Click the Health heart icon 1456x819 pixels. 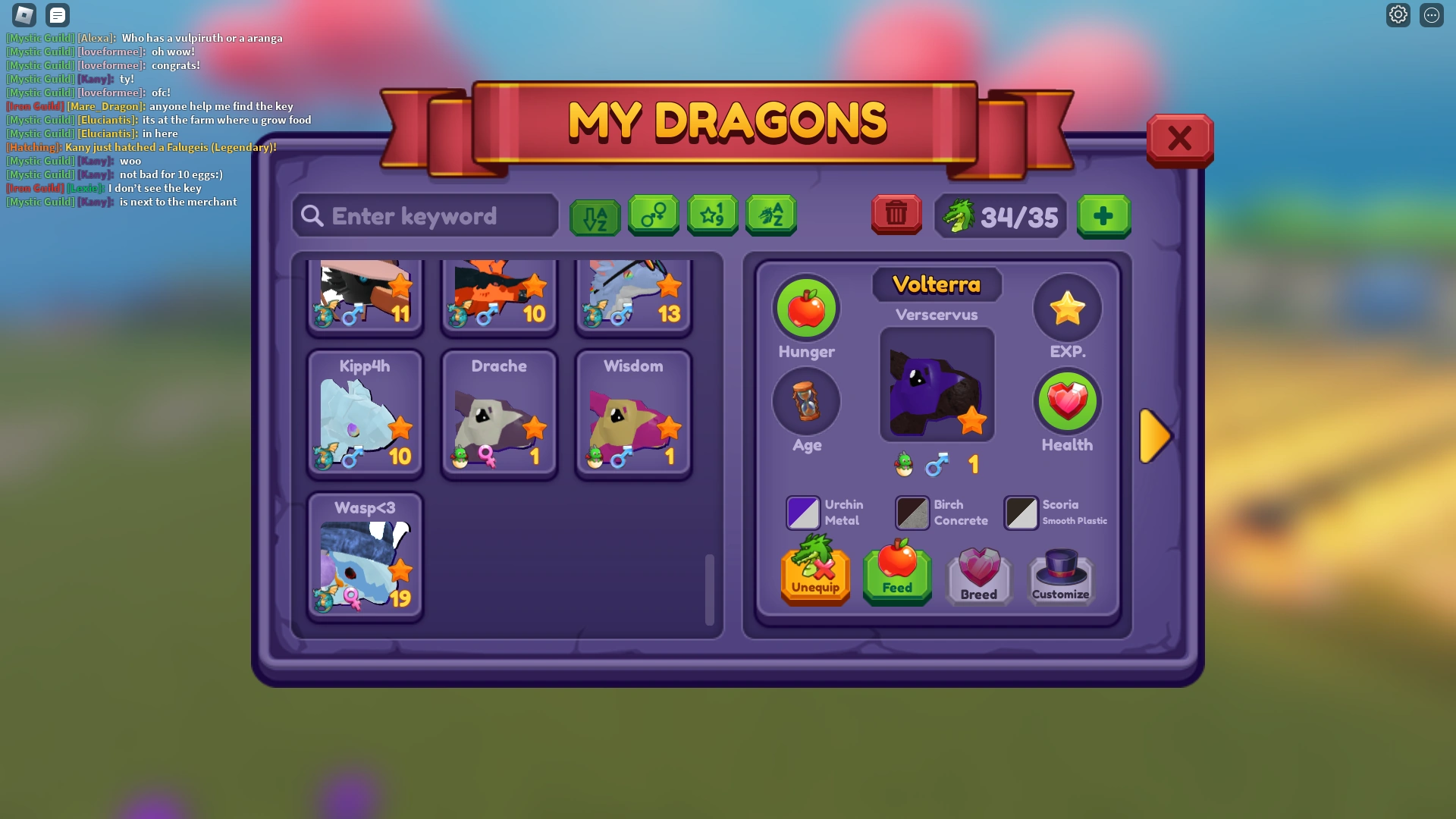(x=1067, y=402)
